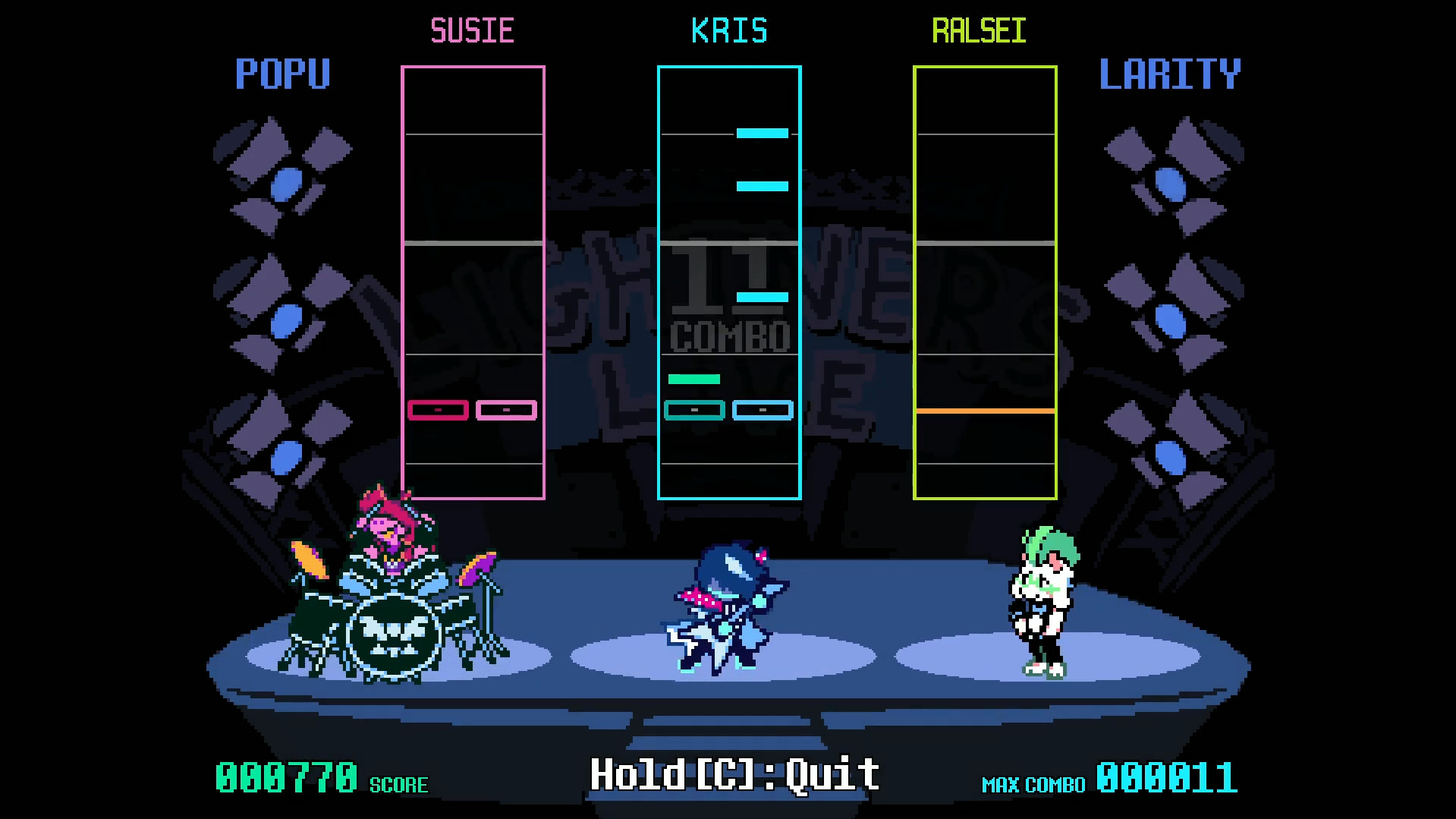Click the green note above Kris's hit bar
The image size is (1456, 819).
693,378
